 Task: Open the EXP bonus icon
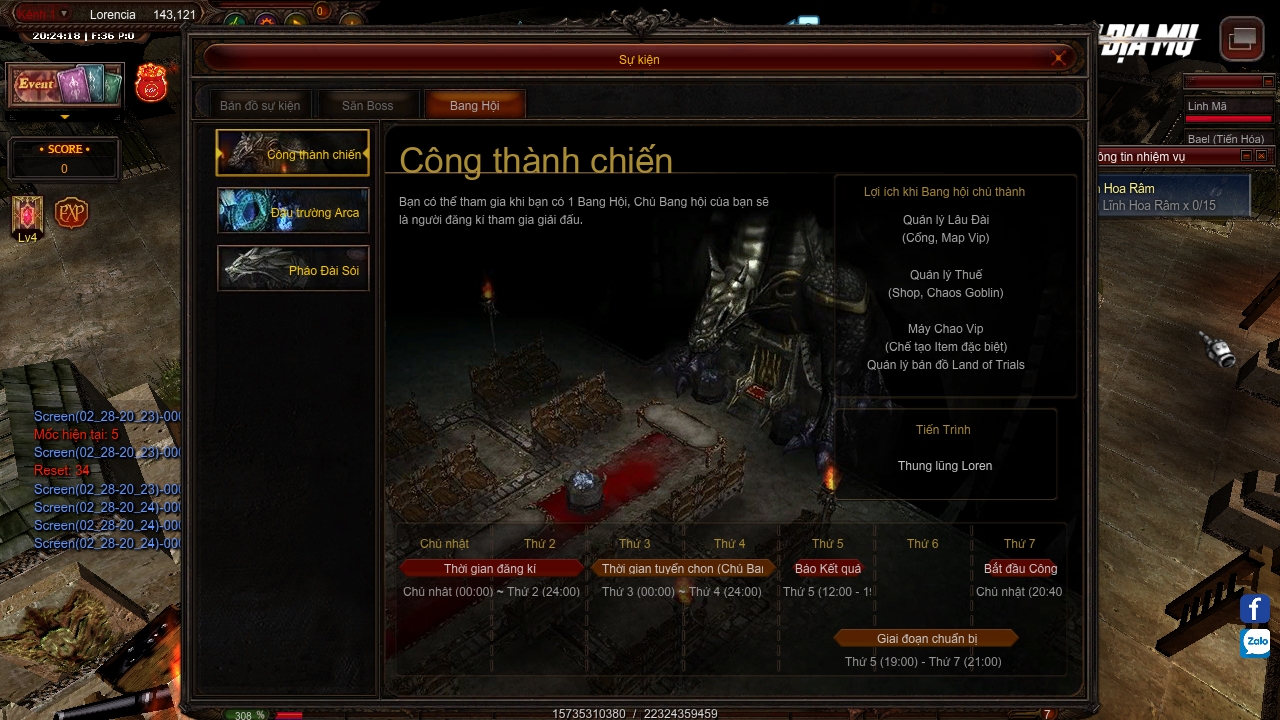pyautogui.click(x=71, y=213)
